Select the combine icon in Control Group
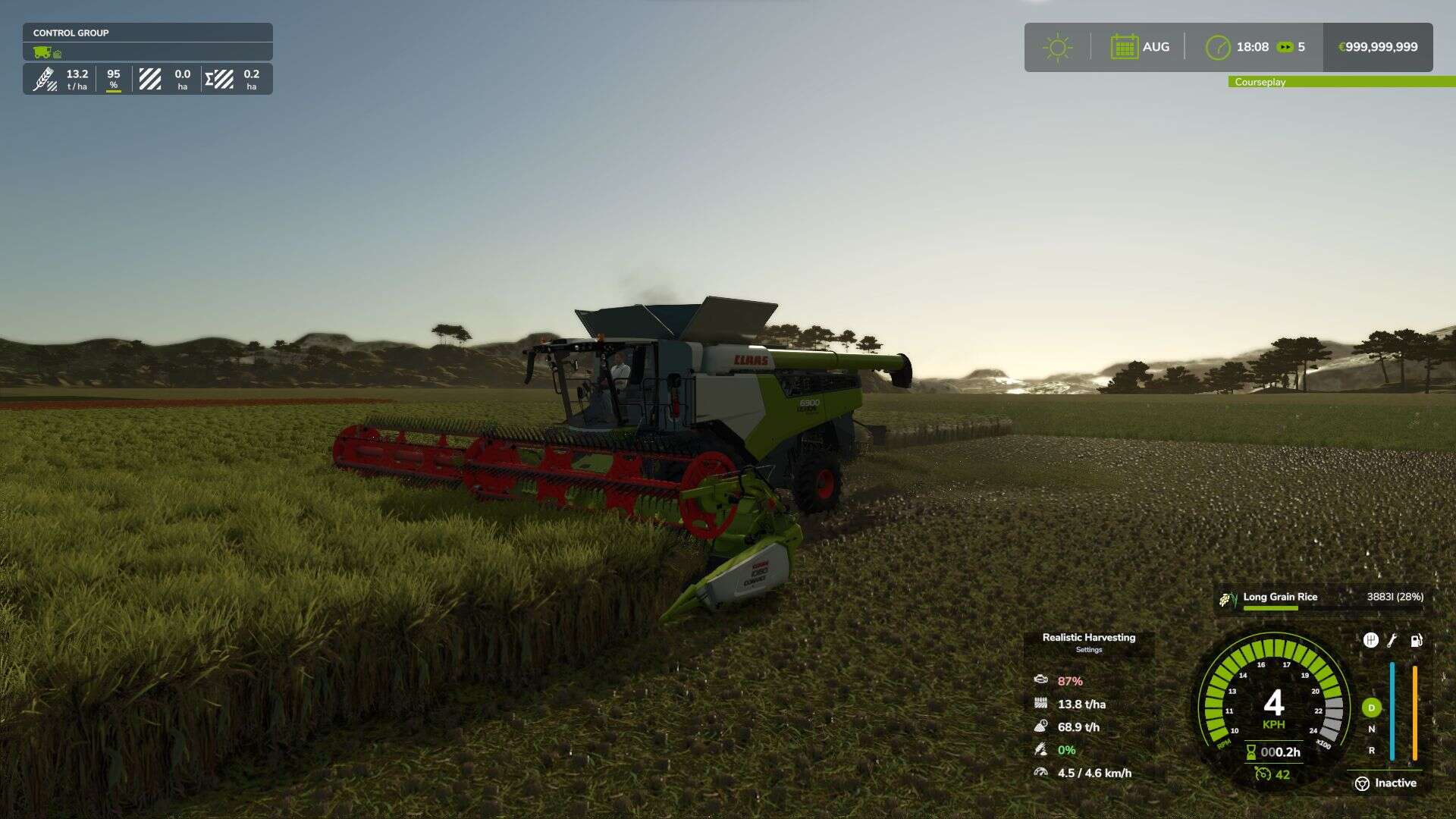Image resolution: width=1456 pixels, height=819 pixels. point(42,52)
